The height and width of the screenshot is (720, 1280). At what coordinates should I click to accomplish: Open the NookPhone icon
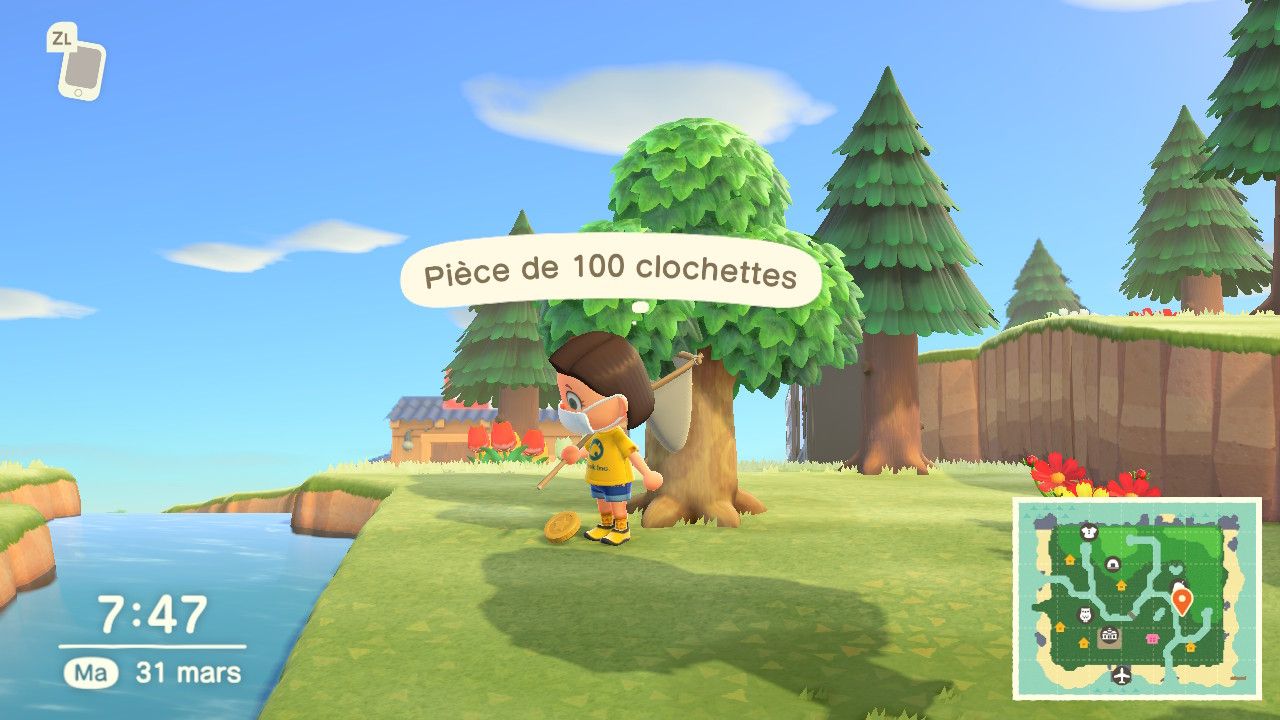point(80,68)
